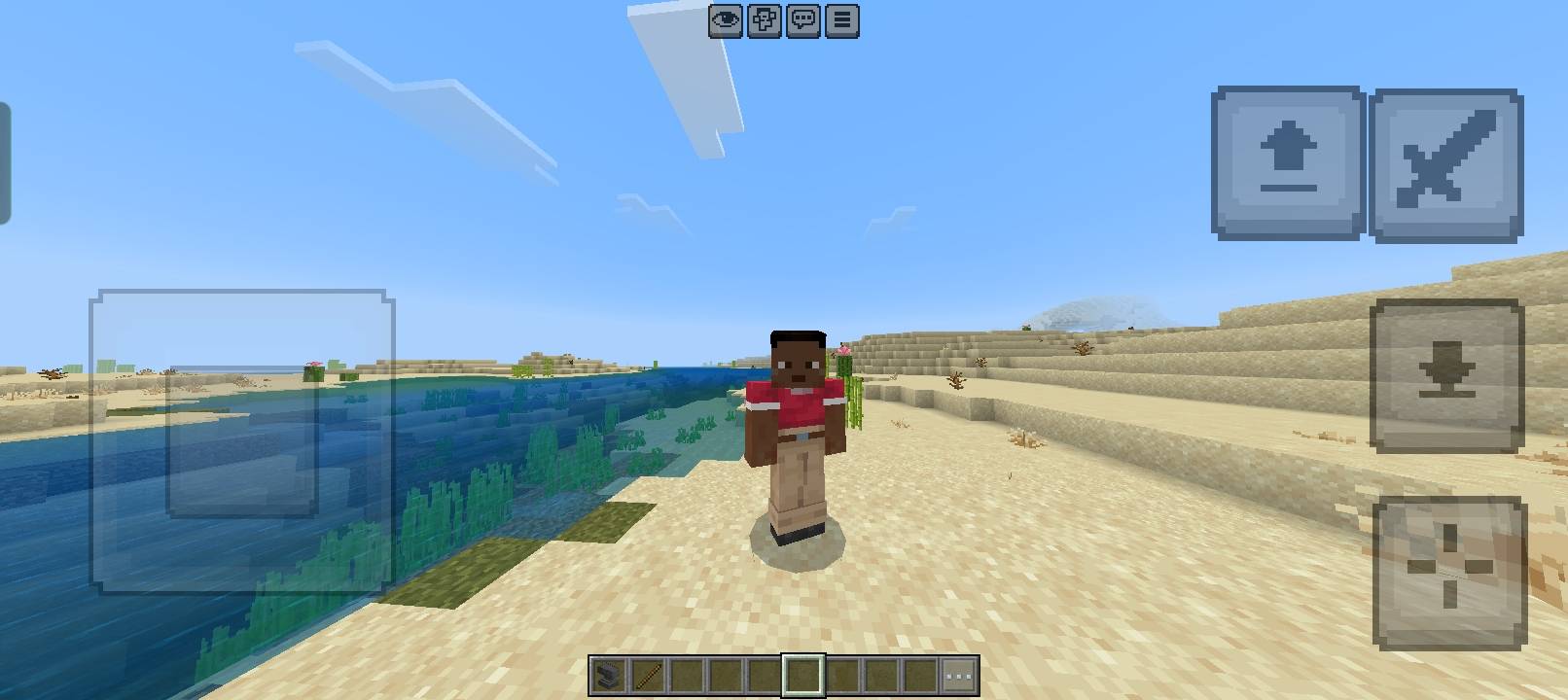The image size is (1568, 700).
Task: Expand the game menu via hamburger icon
Action: 840,20
